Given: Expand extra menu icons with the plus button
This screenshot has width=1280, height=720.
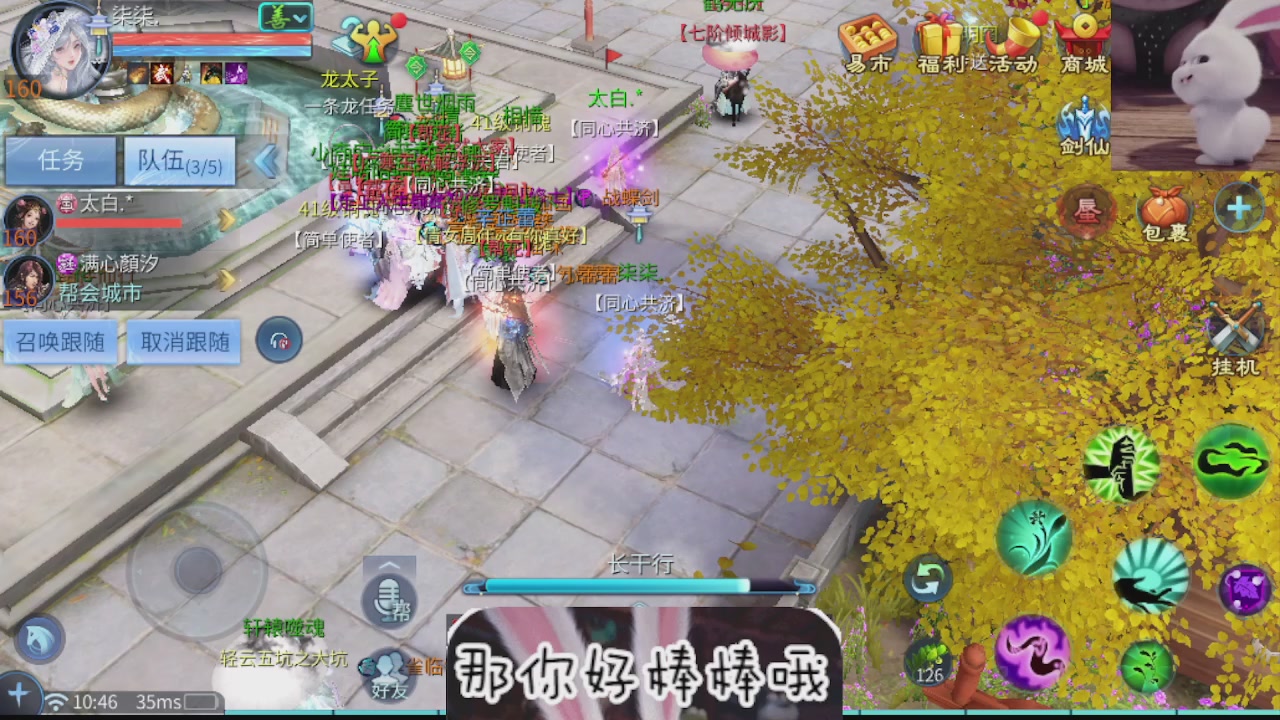Looking at the screenshot, I should [1240, 207].
